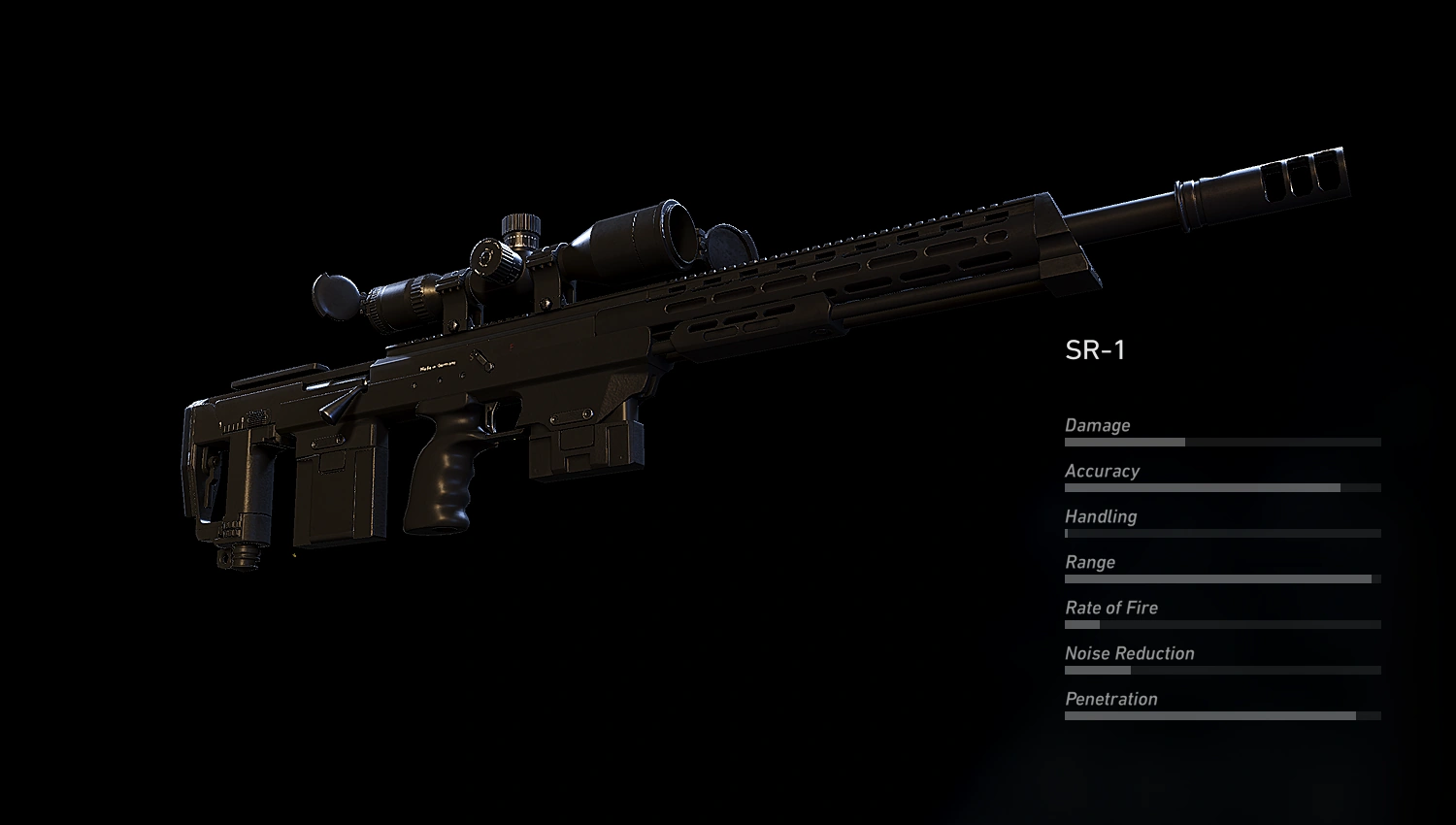
Task: Click the Accuracy stat label
Action: pyautogui.click(x=1103, y=471)
